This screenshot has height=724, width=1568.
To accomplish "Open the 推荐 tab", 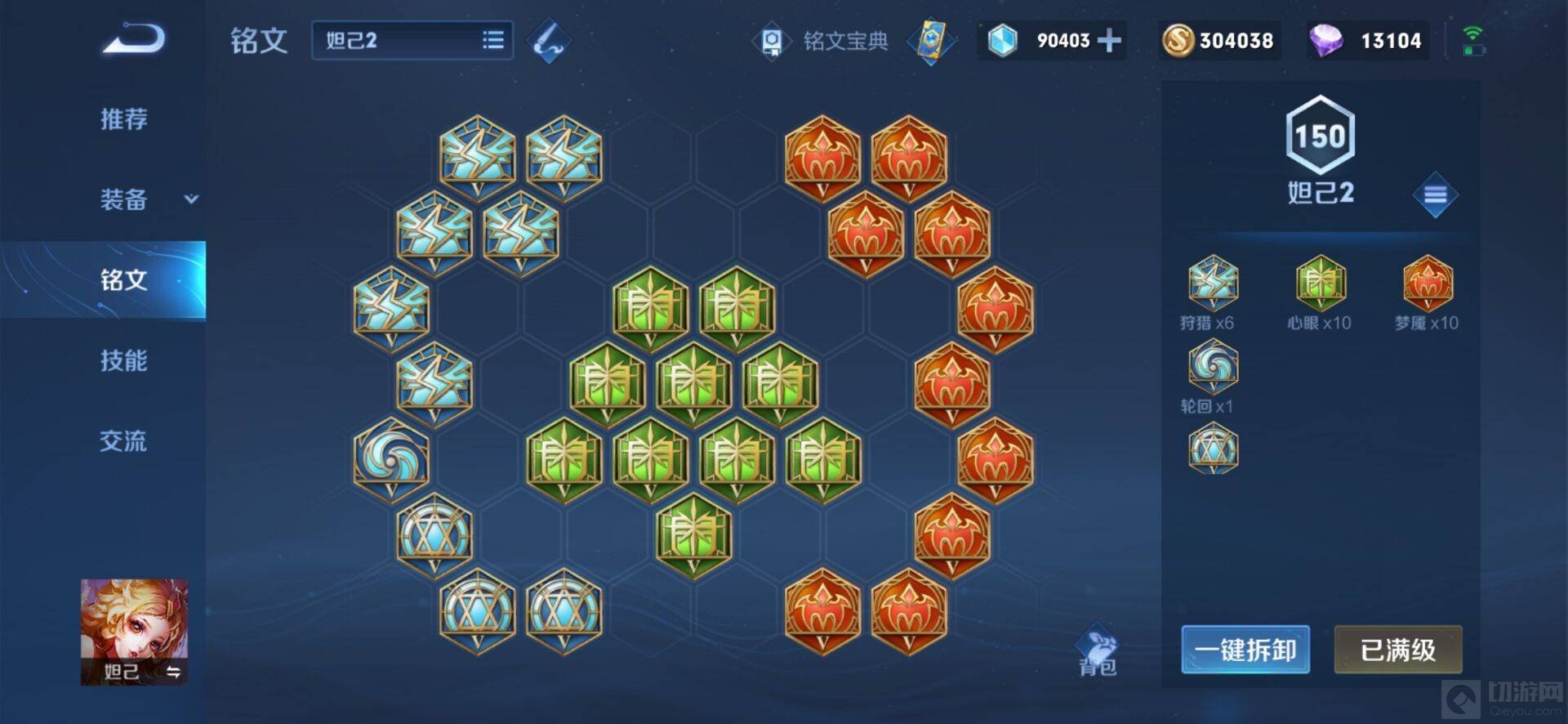I will pos(124,119).
